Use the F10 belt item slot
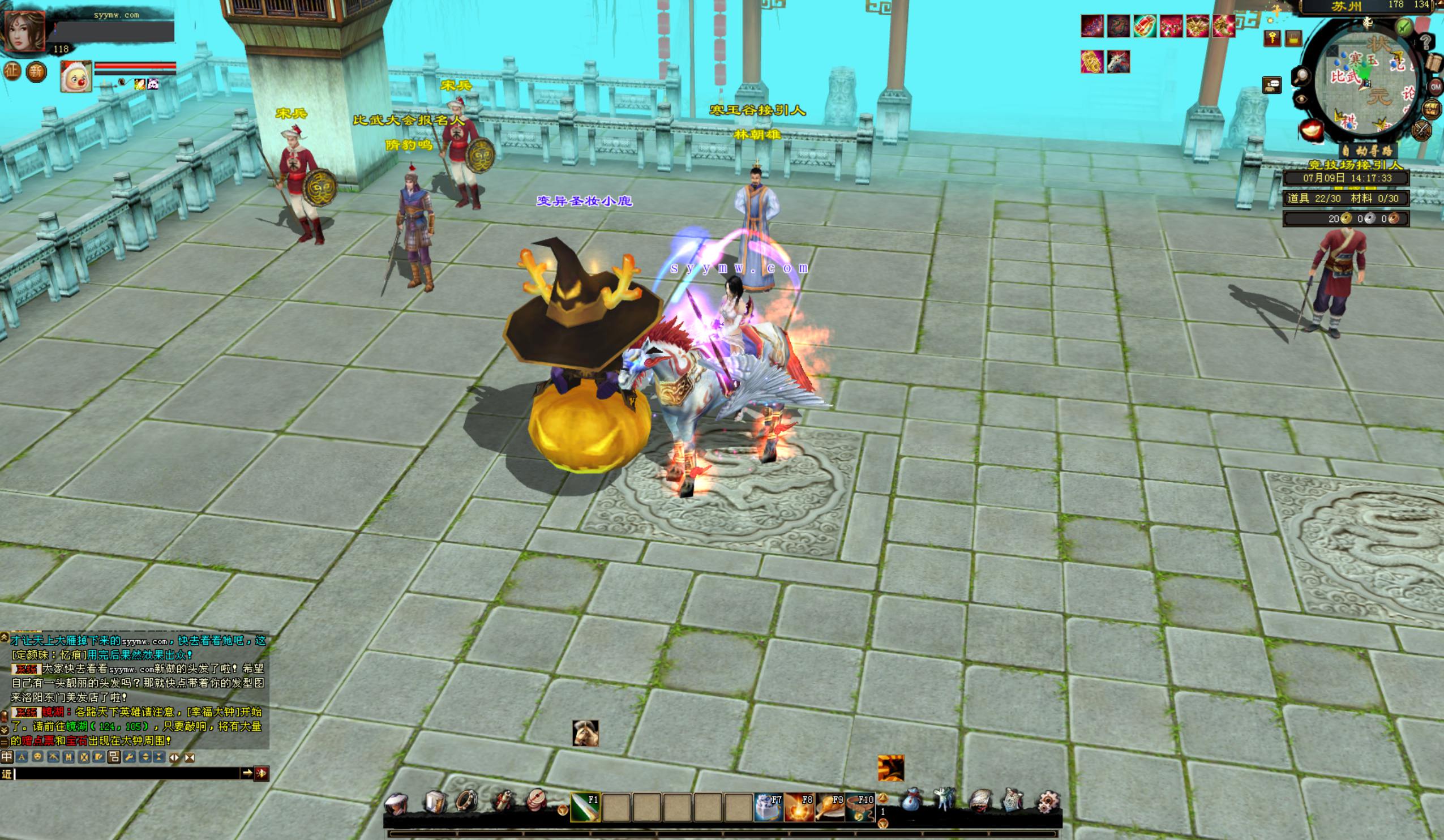 tap(860, 807)
